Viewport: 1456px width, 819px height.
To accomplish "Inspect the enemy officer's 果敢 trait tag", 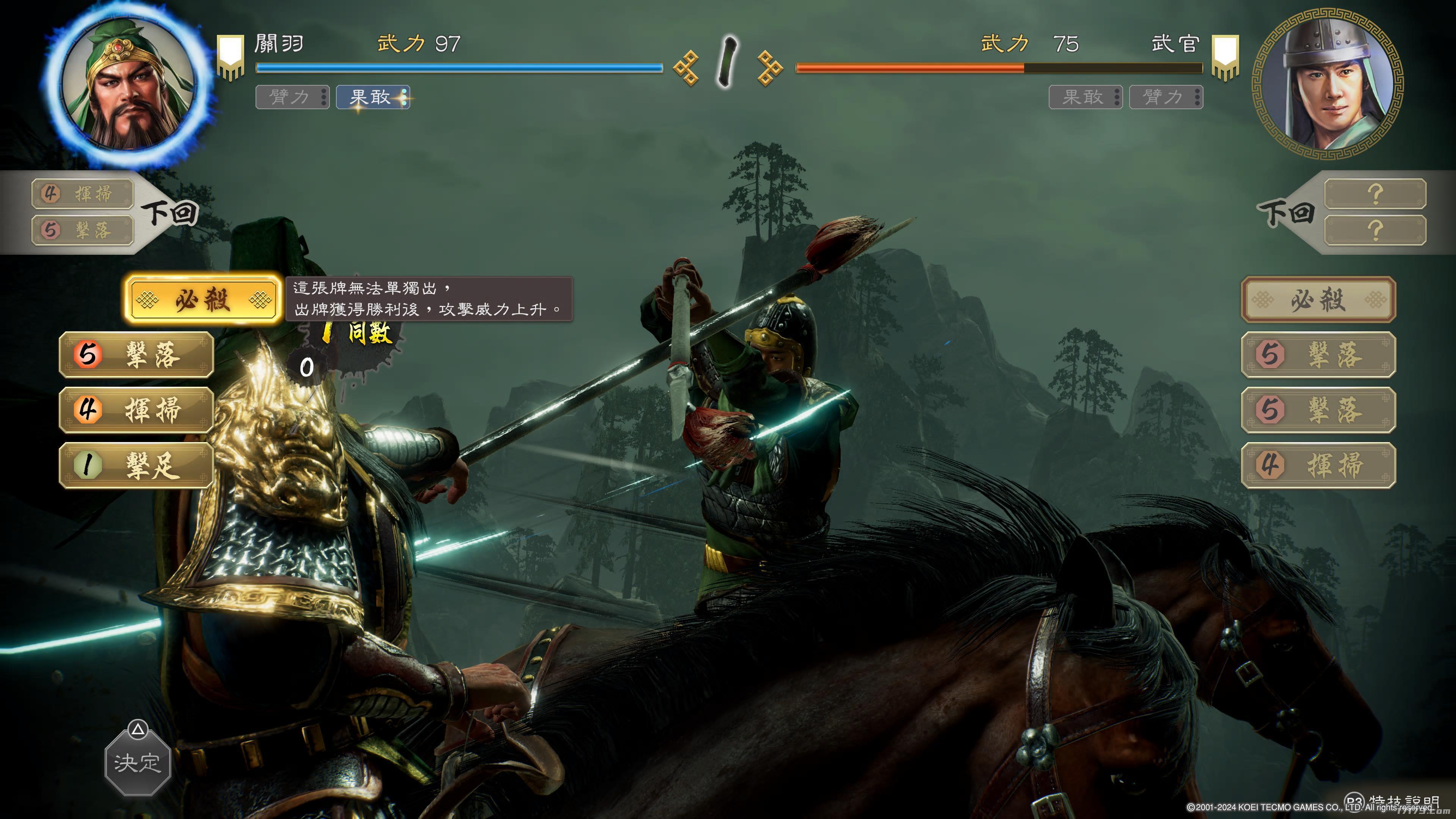I will 1085,97.
